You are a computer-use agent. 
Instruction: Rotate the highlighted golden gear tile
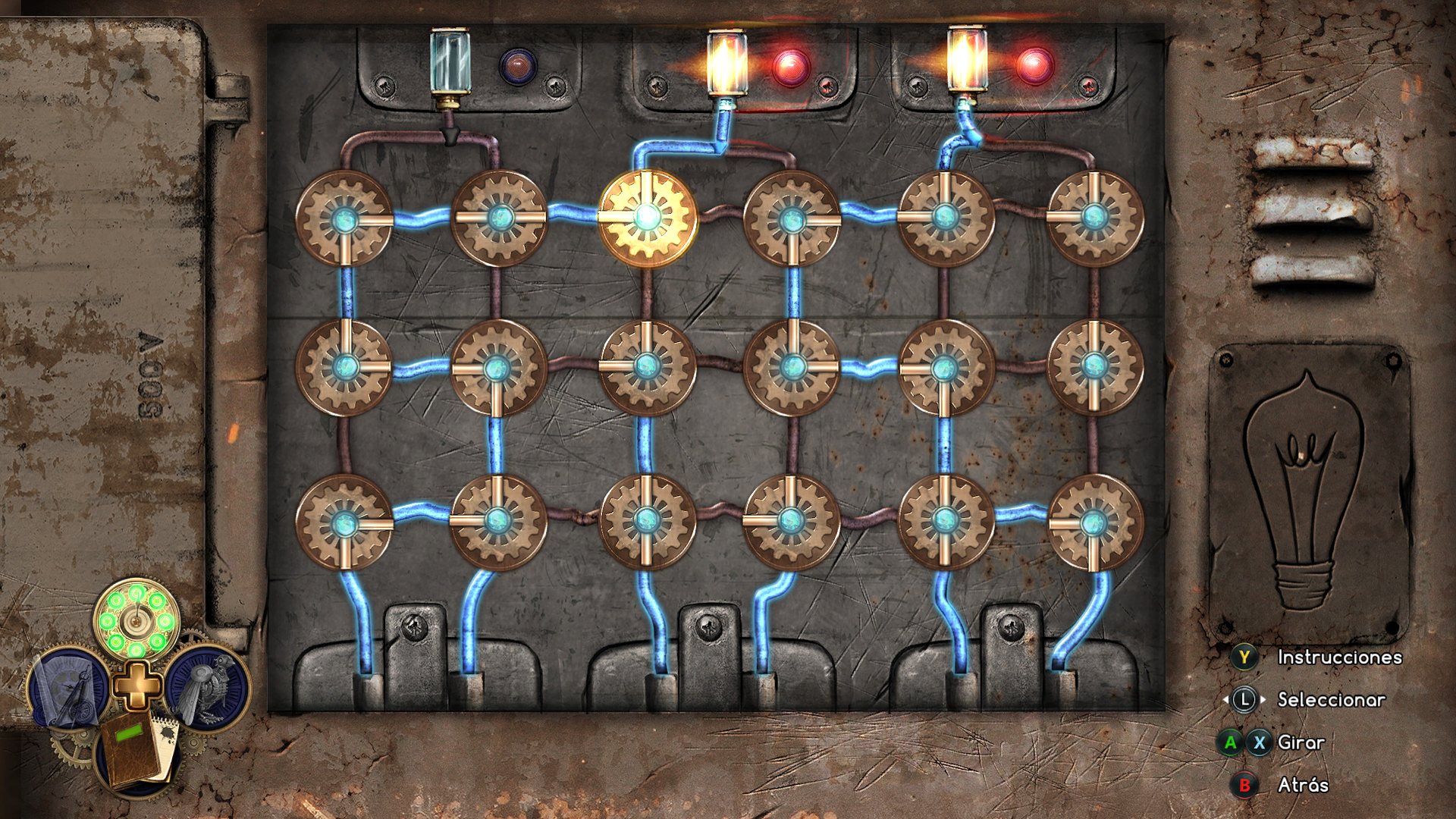647,218
